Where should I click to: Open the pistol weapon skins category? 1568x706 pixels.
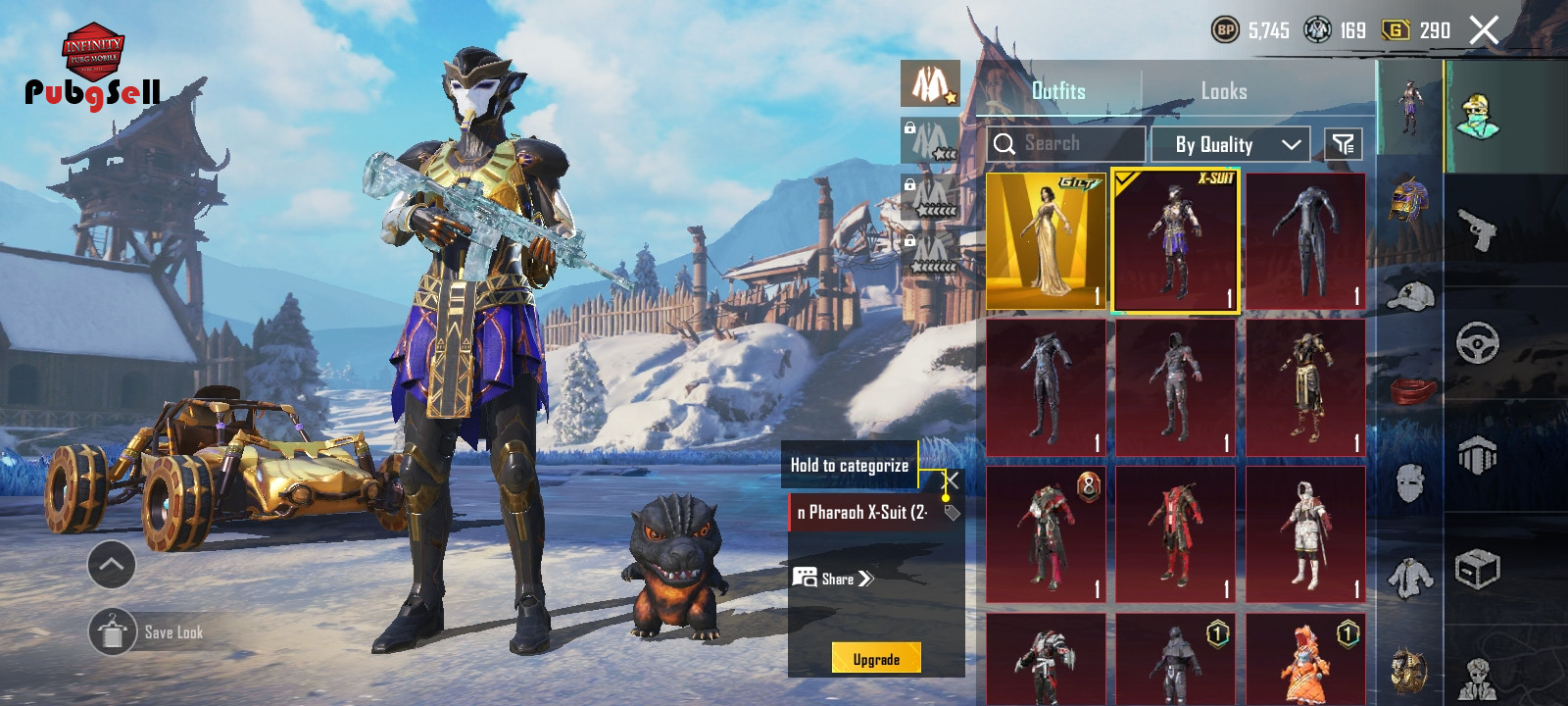[1477, 229]
